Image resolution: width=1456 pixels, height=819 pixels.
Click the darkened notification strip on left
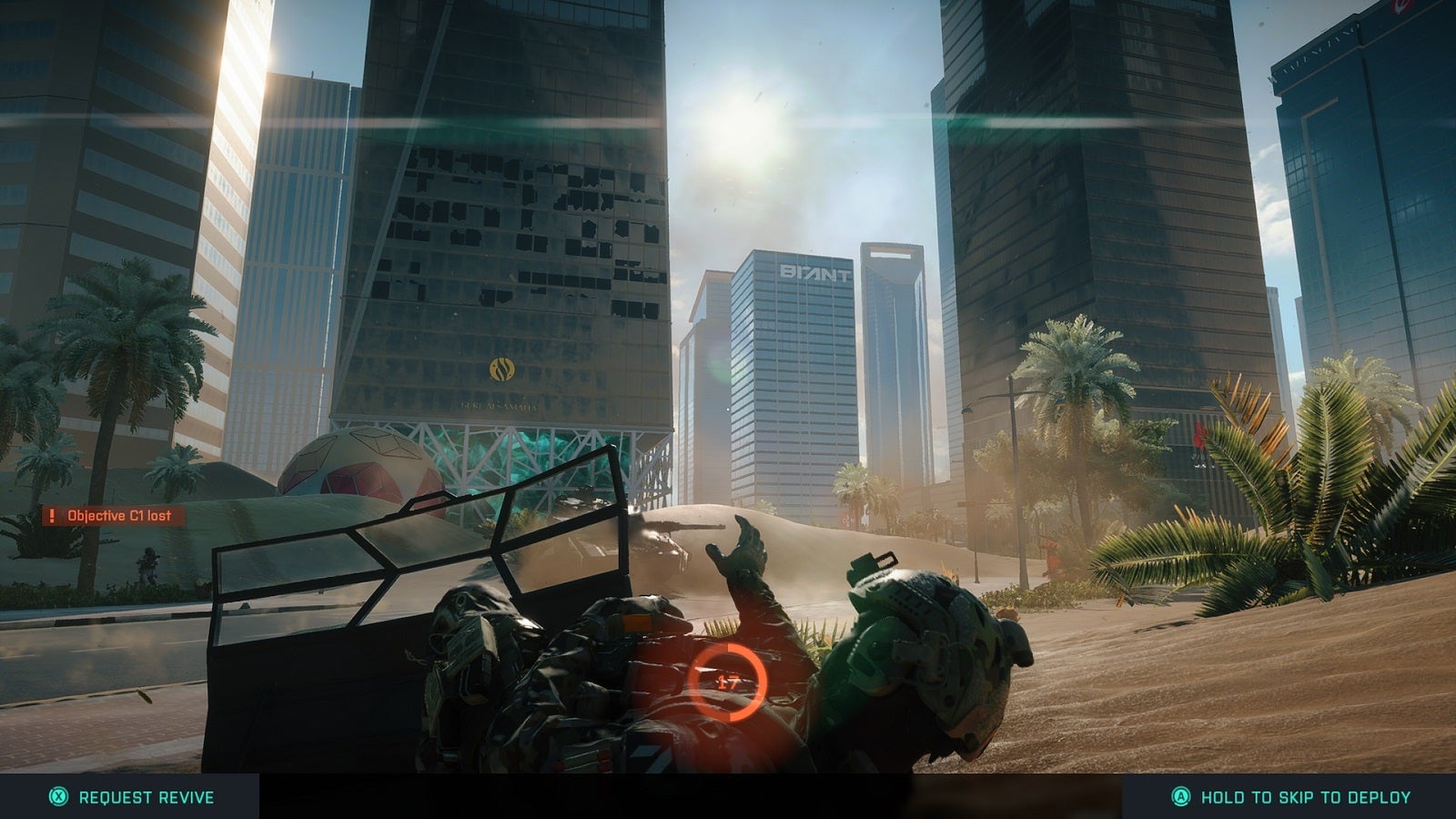114,514
